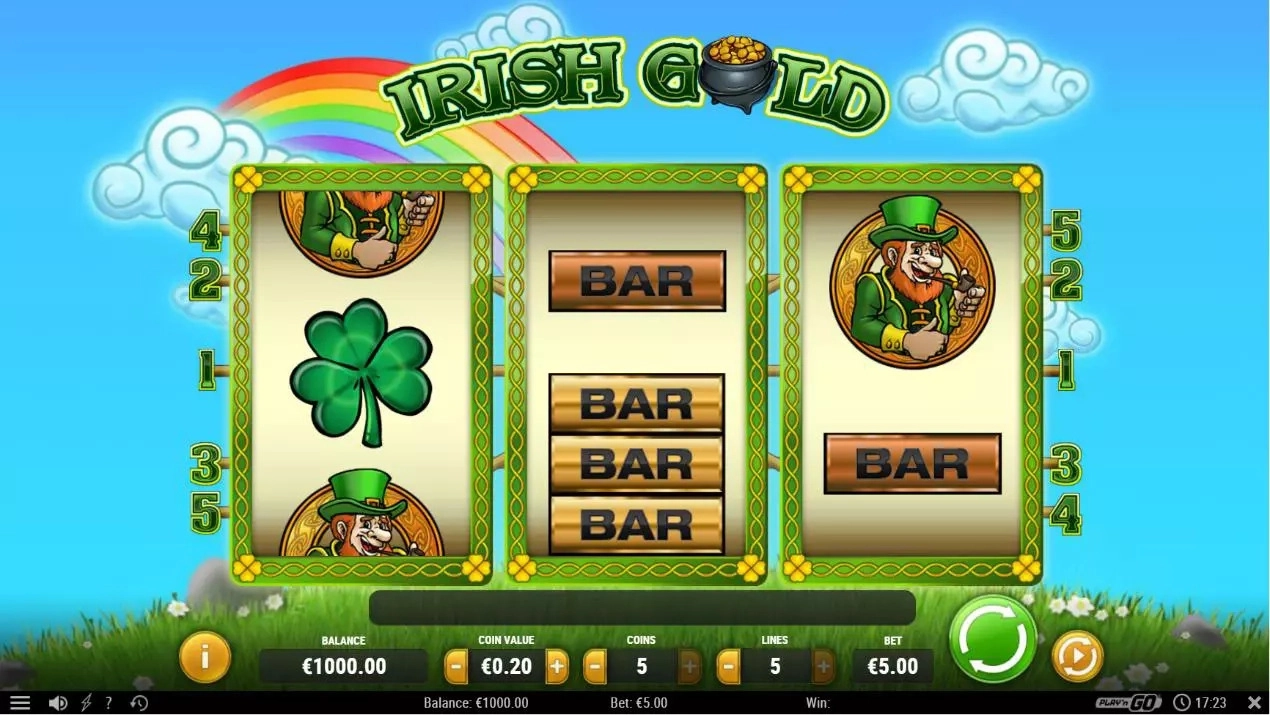The width and height of the screenshot is (1270, 715).
Task: Start auto play with the orange button
Action: (x=1077, y=656)
